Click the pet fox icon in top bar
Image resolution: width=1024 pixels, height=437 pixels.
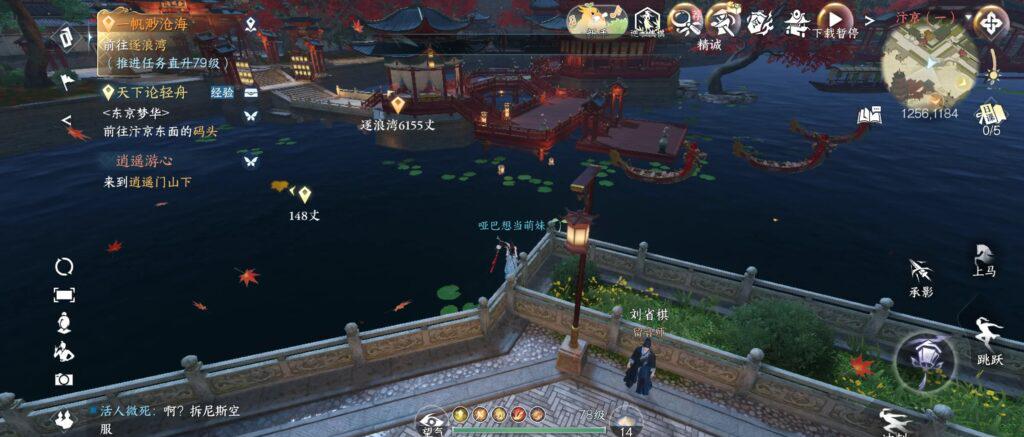[x=597, y=17]
